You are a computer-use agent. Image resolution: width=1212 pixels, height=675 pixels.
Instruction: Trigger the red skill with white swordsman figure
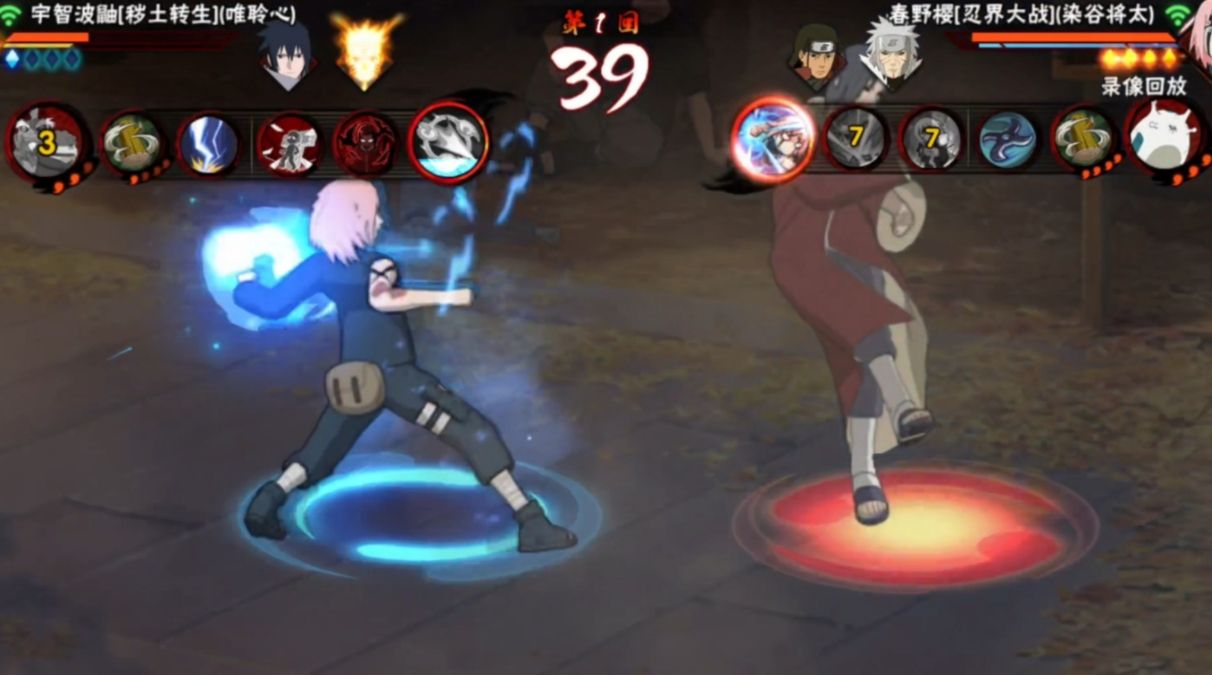[x=288, y=145]
